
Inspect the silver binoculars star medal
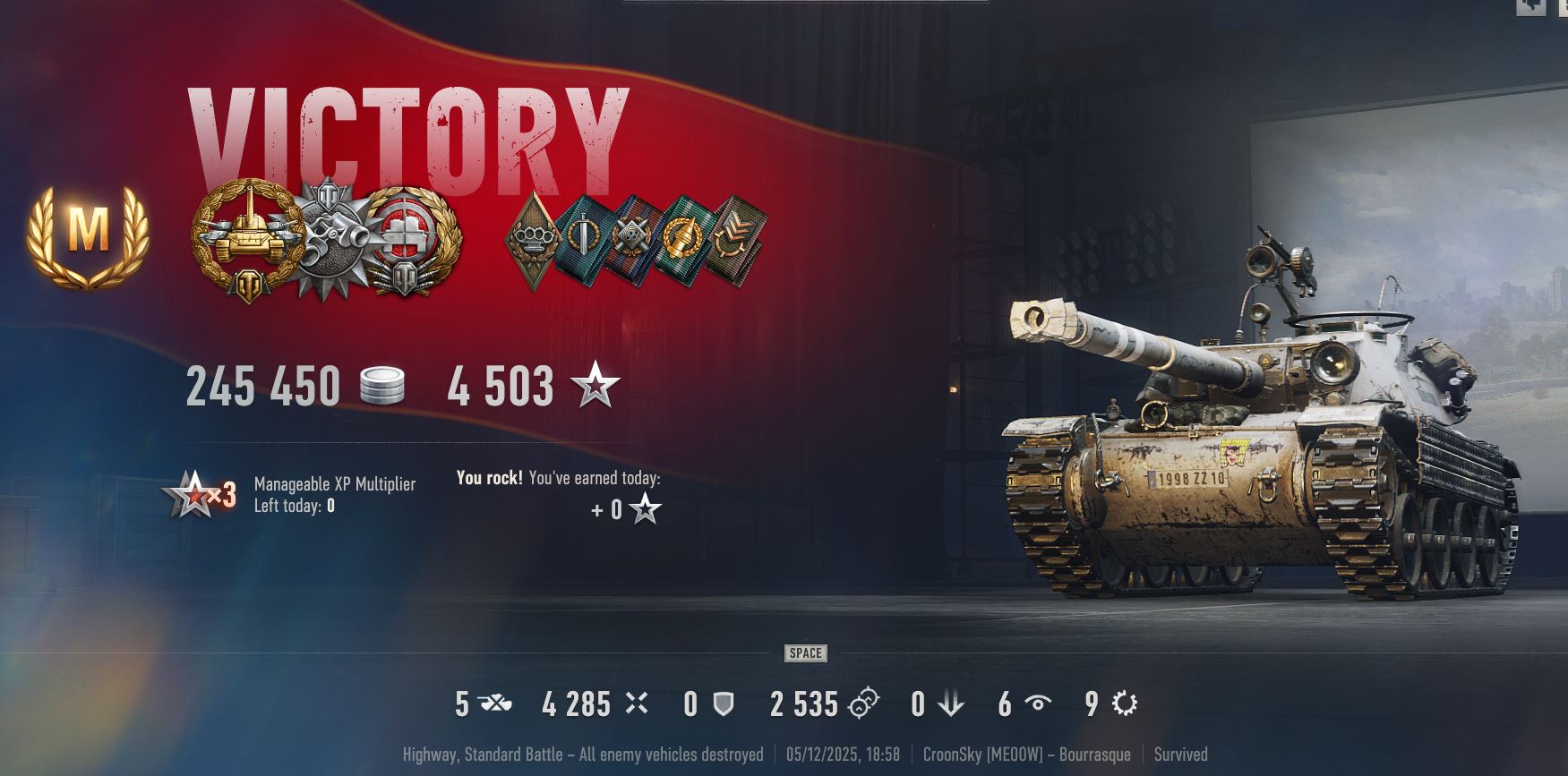pos(333,237)
